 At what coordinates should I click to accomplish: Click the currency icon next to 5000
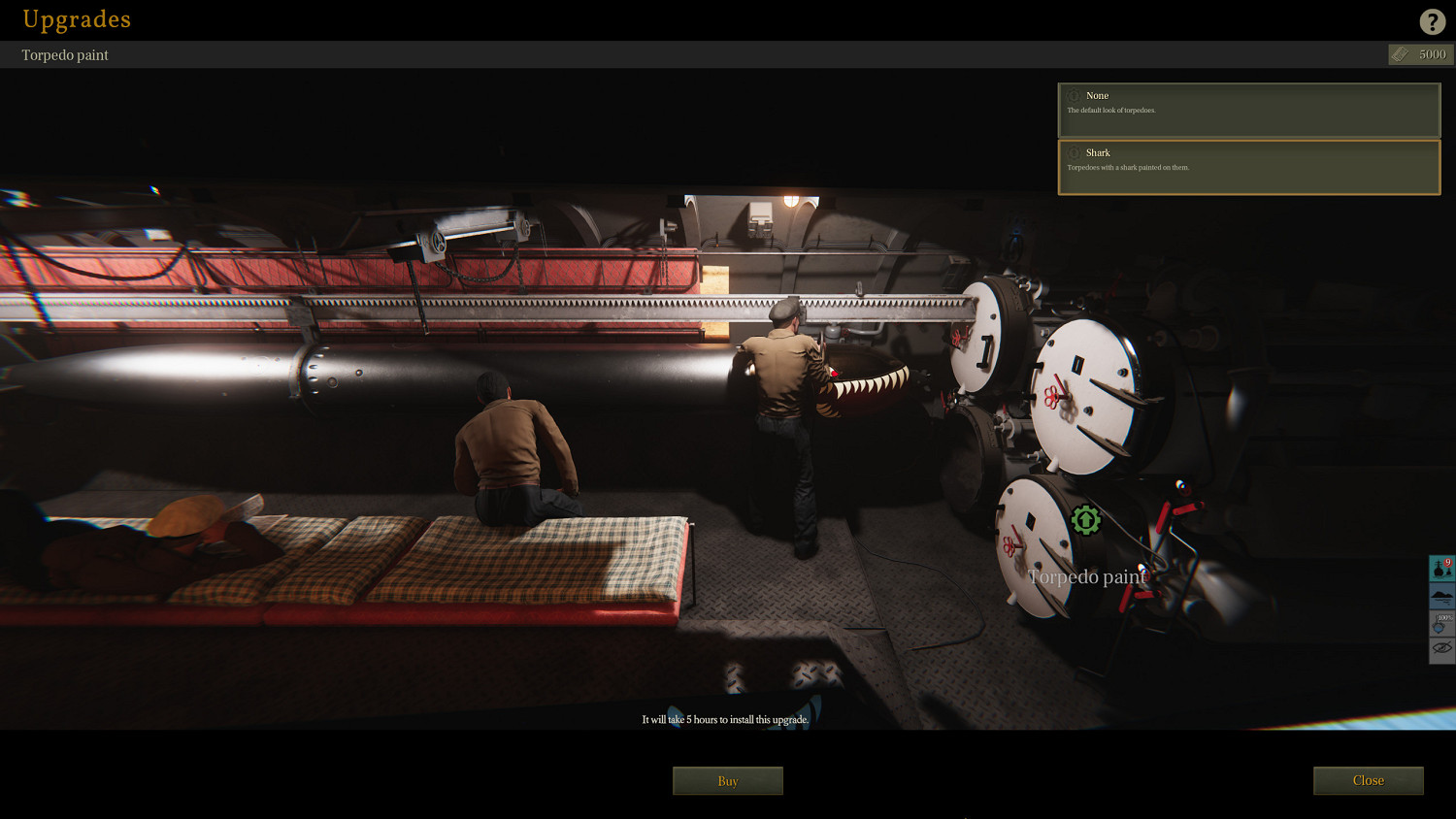tap(1399, 54)
